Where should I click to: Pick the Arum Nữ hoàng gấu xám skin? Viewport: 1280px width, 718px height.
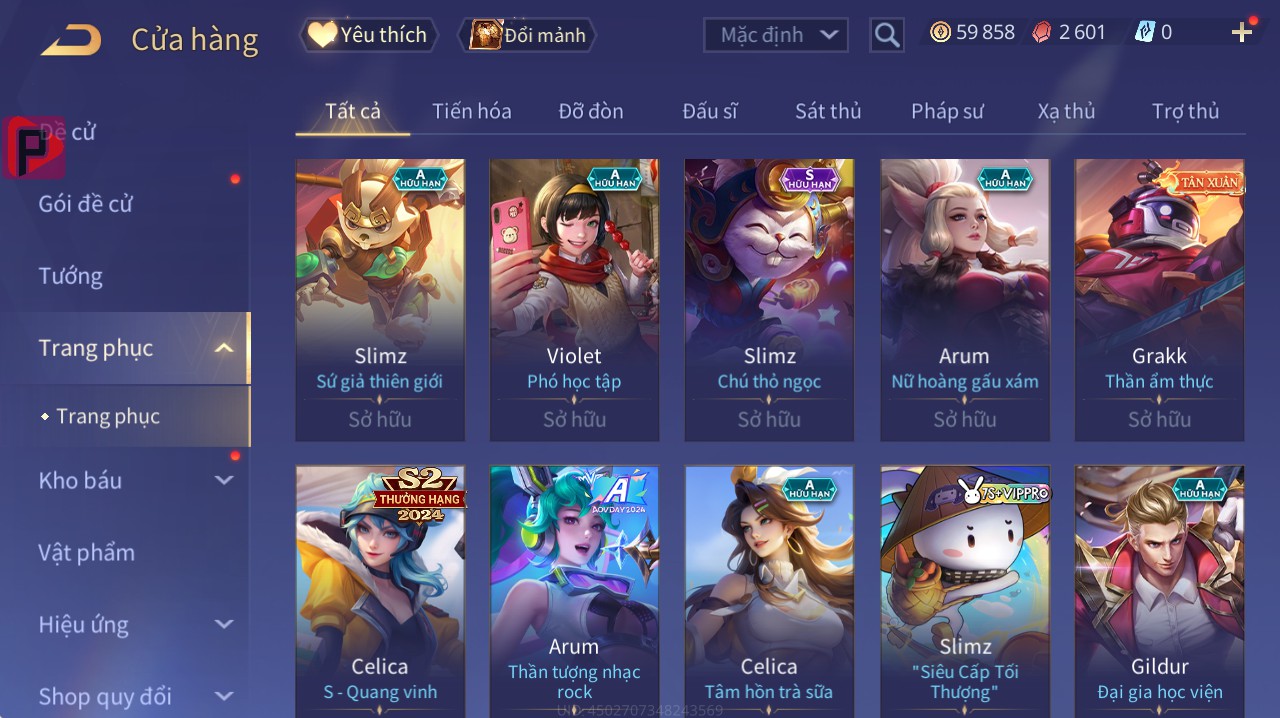click(x=964, y=299)
